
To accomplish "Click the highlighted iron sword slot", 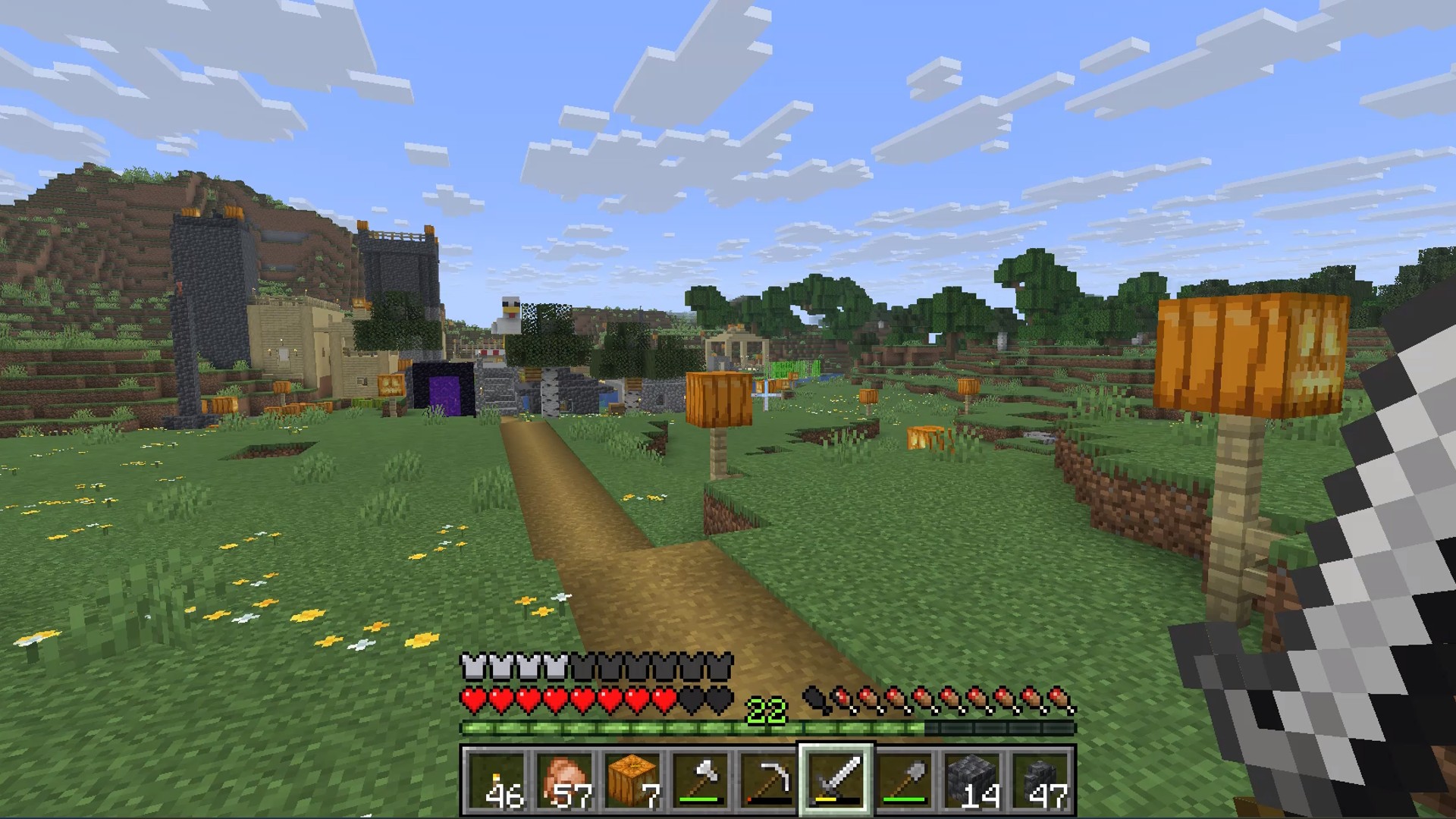I will click(836, 780).
